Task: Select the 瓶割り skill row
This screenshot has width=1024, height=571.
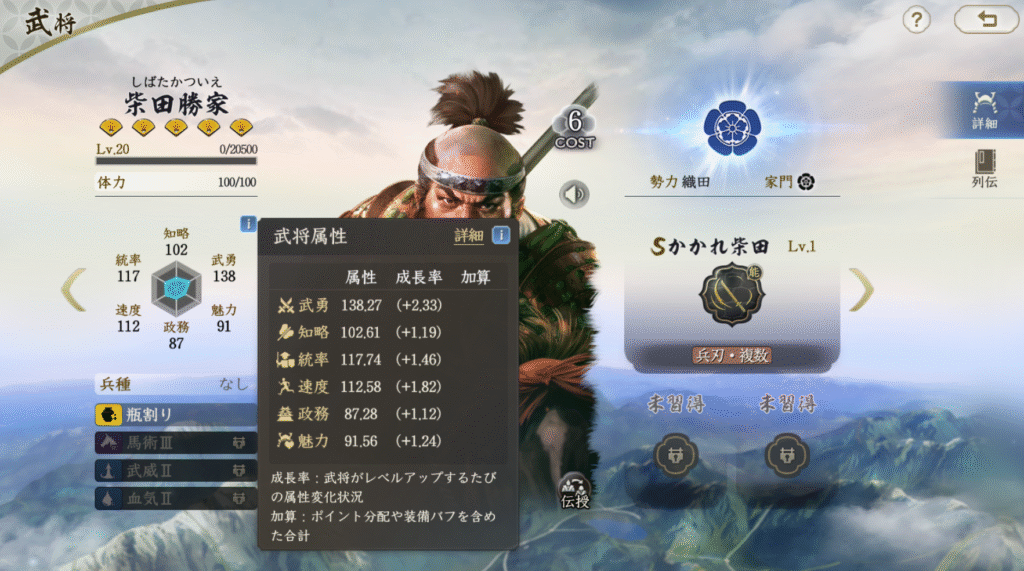Action: [175, 415]
